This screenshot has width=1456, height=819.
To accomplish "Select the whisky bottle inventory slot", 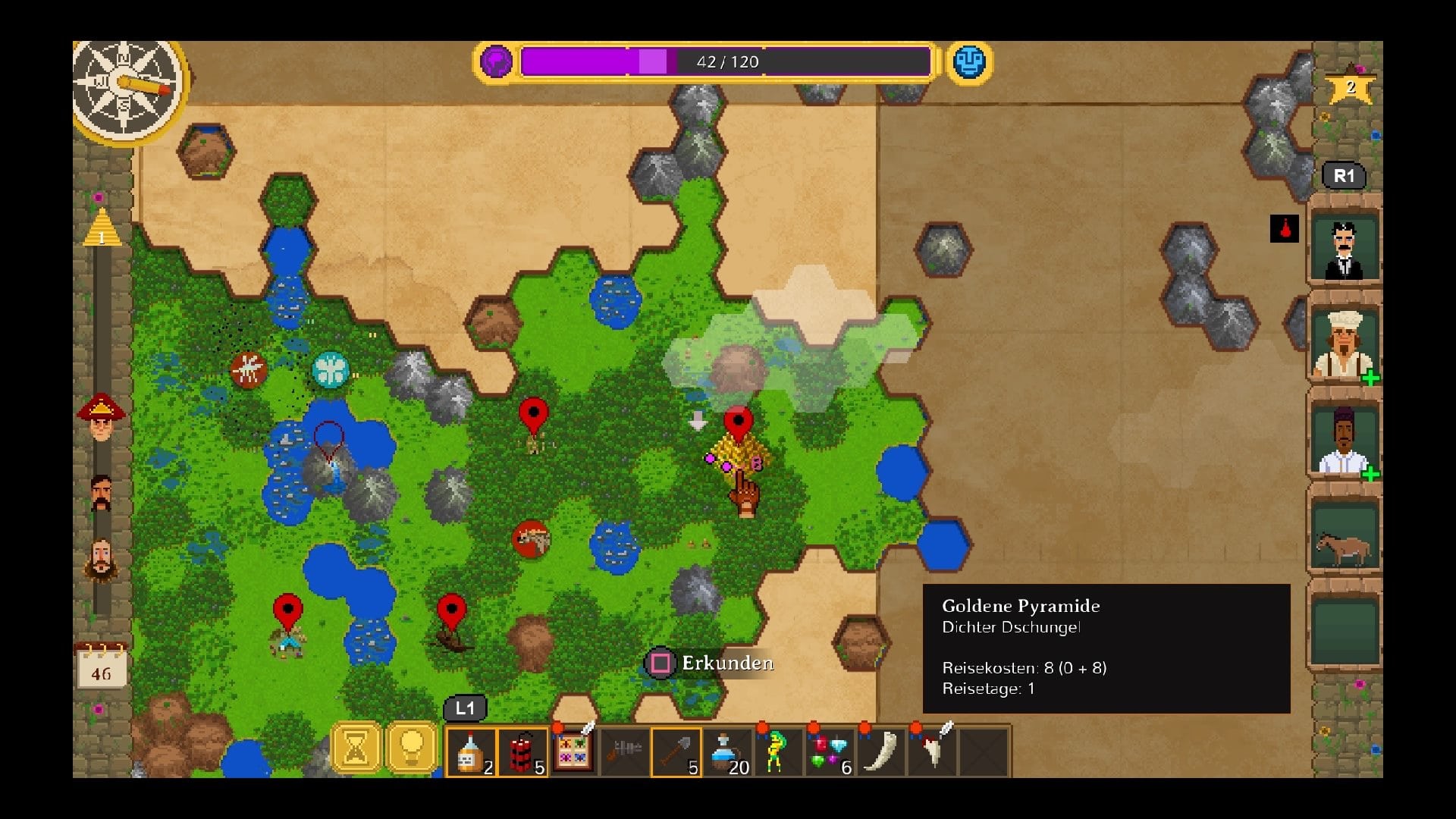I will coord(471,752).
